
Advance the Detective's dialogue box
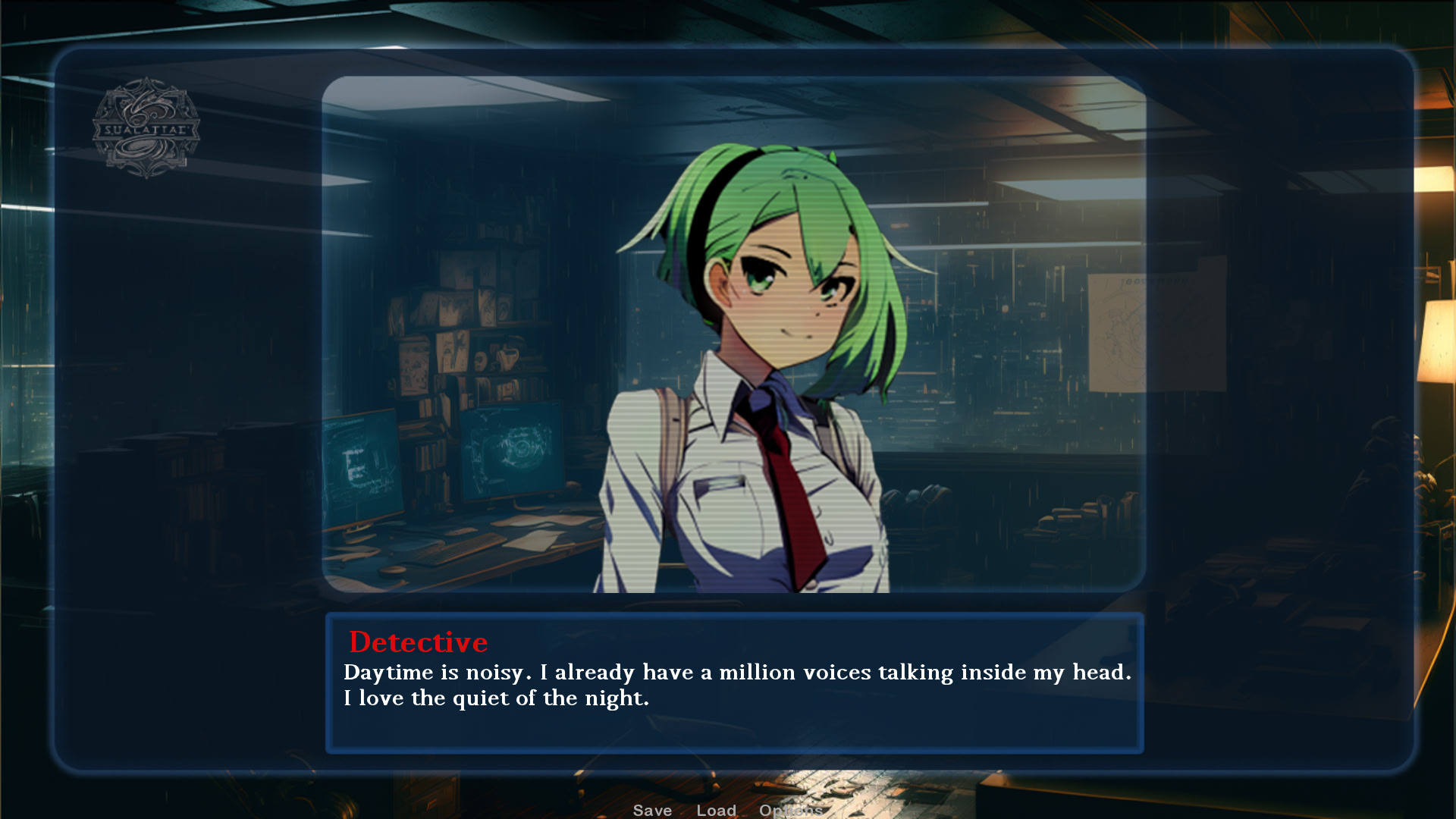click(734, 682)
